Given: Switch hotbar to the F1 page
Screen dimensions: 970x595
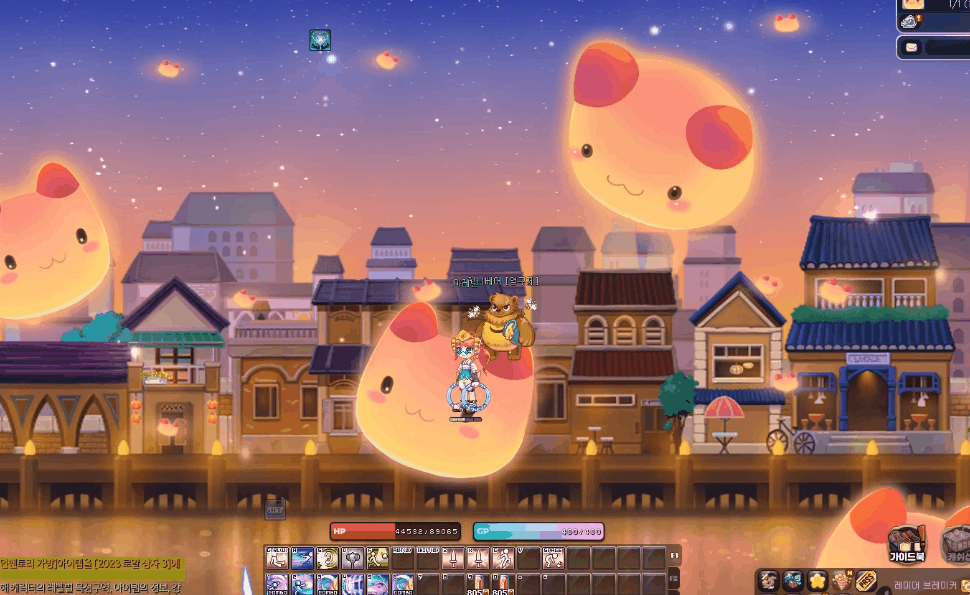Looking at the screenshot, I should point(674,557).
